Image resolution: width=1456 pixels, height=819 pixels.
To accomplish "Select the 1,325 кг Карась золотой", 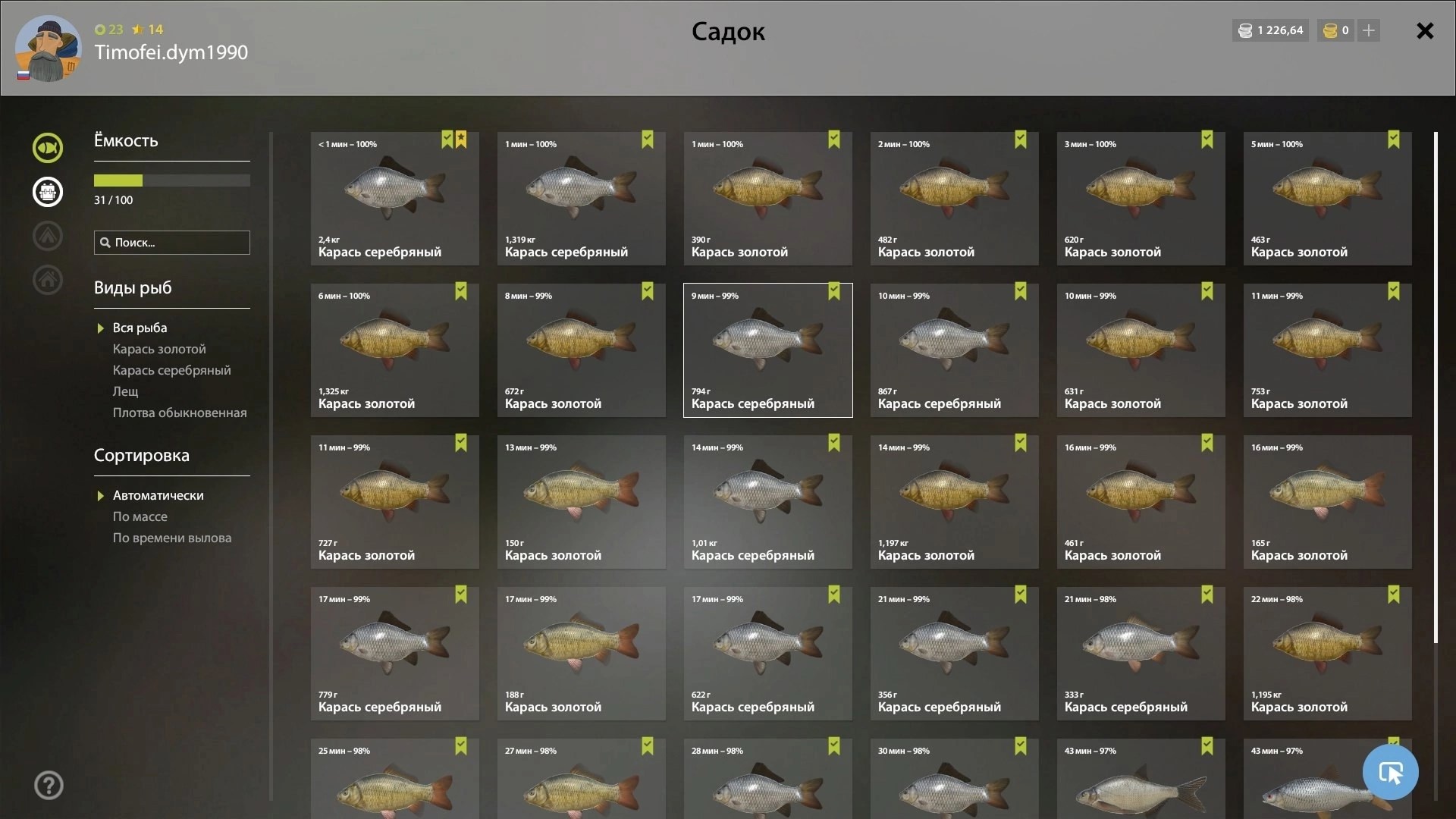I will (394, 350).
